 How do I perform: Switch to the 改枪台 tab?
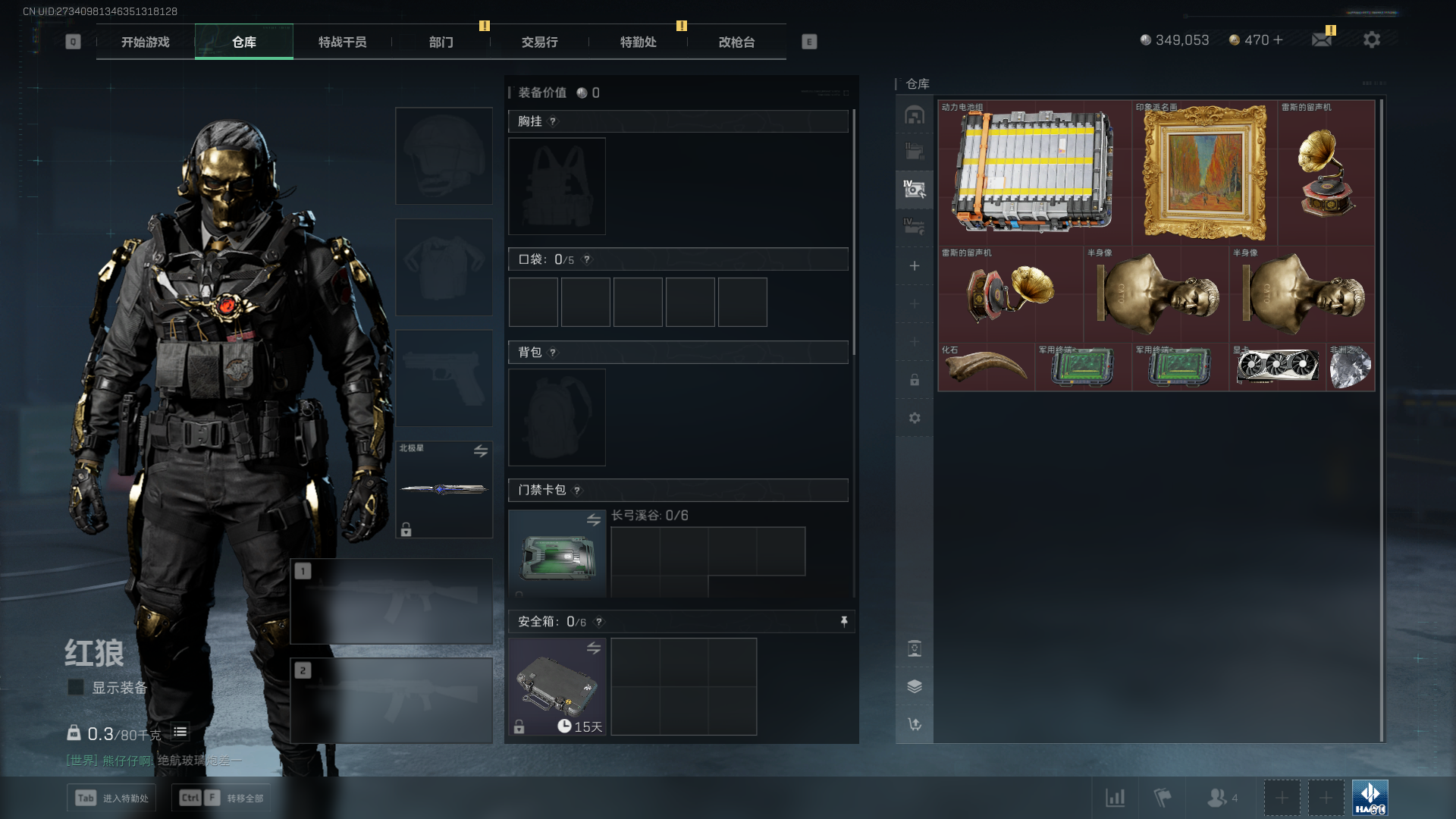736,42
